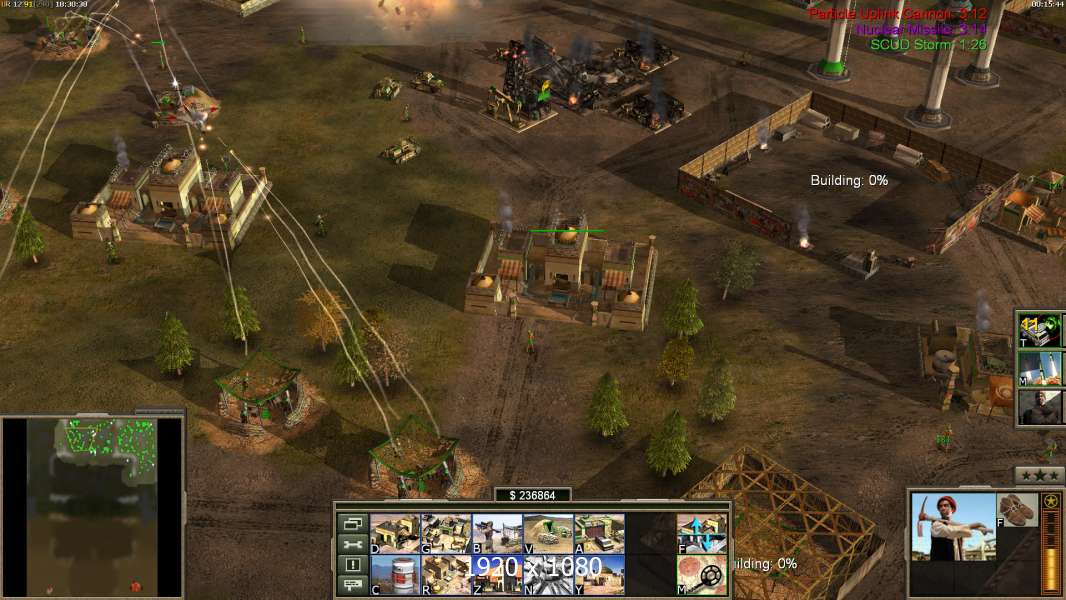Click the wrench button on the command bar
Screen dimensions: 1066x600
(352, 544)
